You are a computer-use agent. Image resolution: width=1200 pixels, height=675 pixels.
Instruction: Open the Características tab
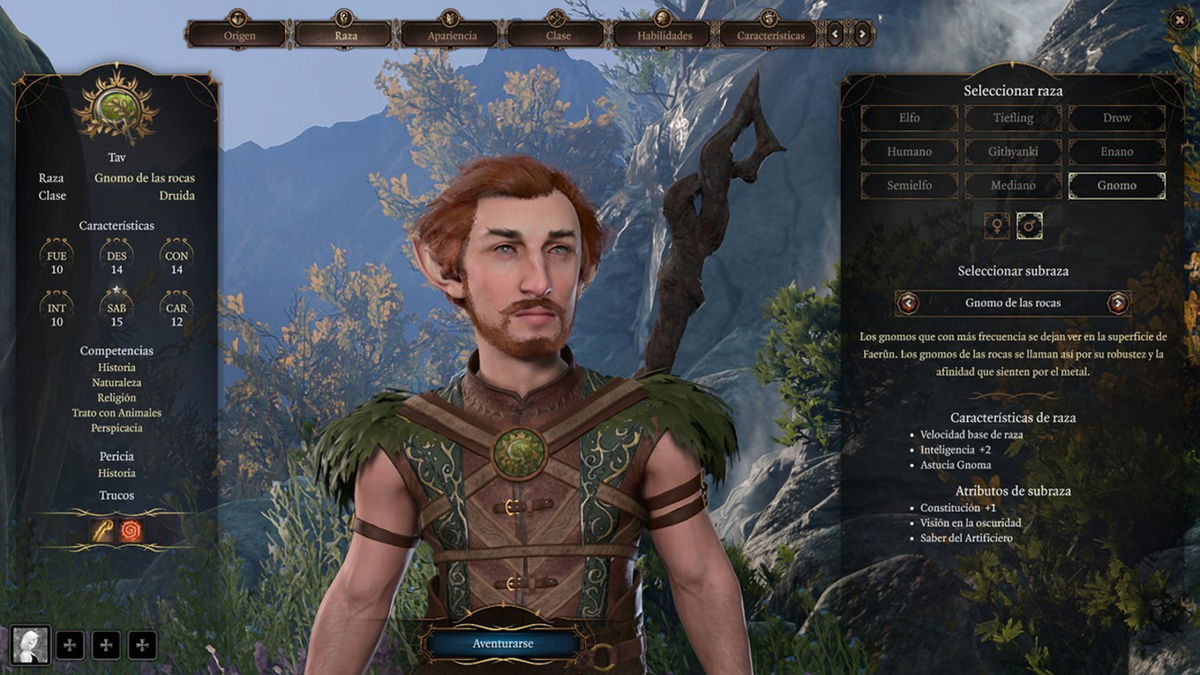point(771,35)
